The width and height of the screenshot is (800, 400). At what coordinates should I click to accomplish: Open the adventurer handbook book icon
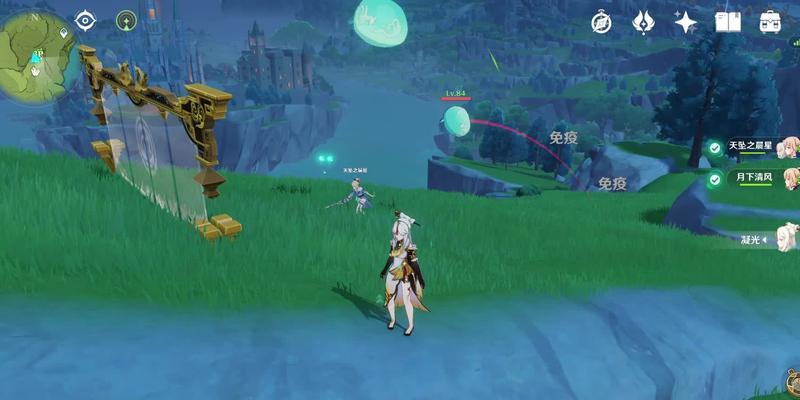coord(727,22)
